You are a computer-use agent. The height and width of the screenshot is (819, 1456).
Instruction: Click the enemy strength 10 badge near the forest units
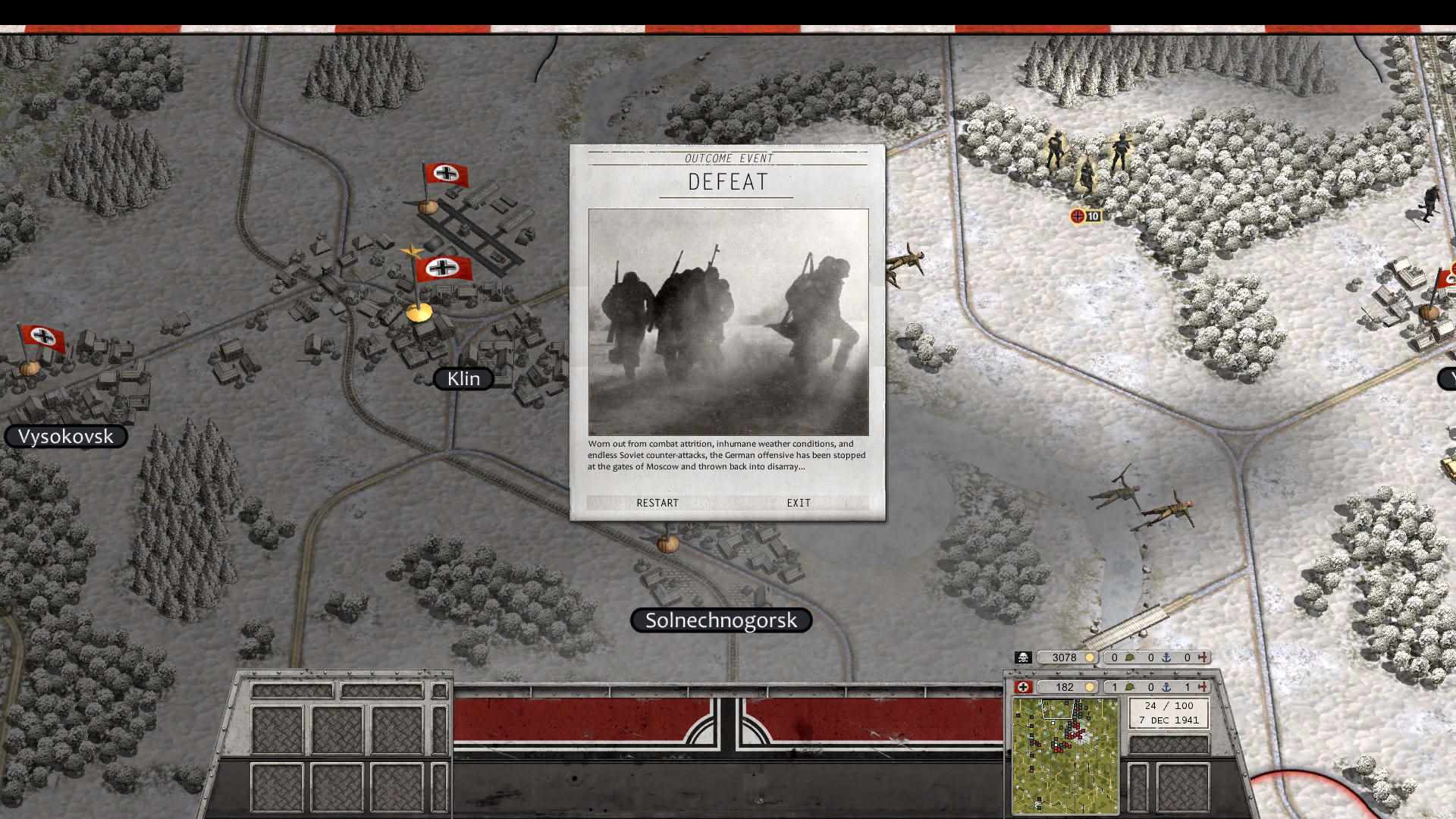point(1086,215)
